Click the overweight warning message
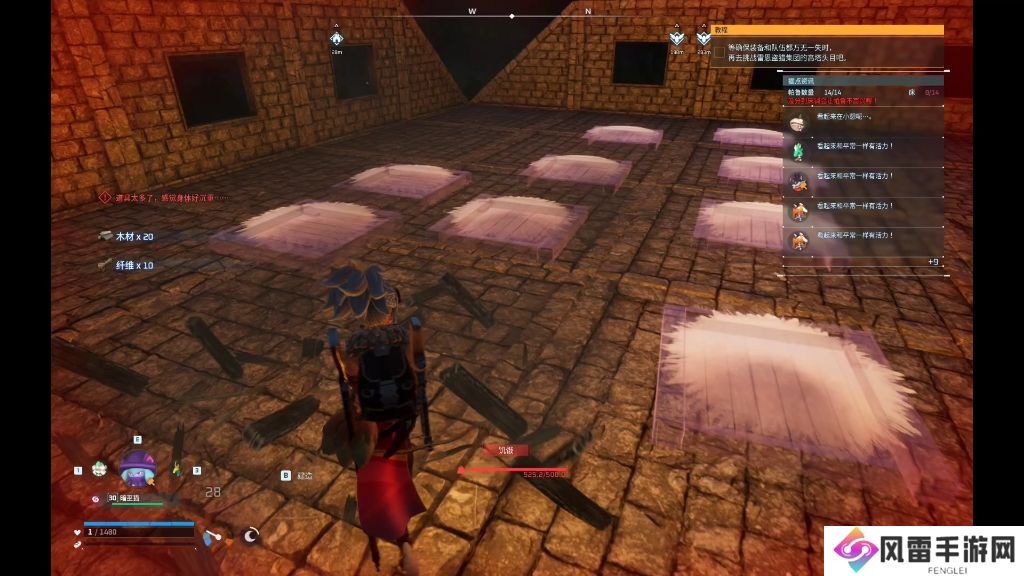1024x576 pixels. click(x=165, y=198)
